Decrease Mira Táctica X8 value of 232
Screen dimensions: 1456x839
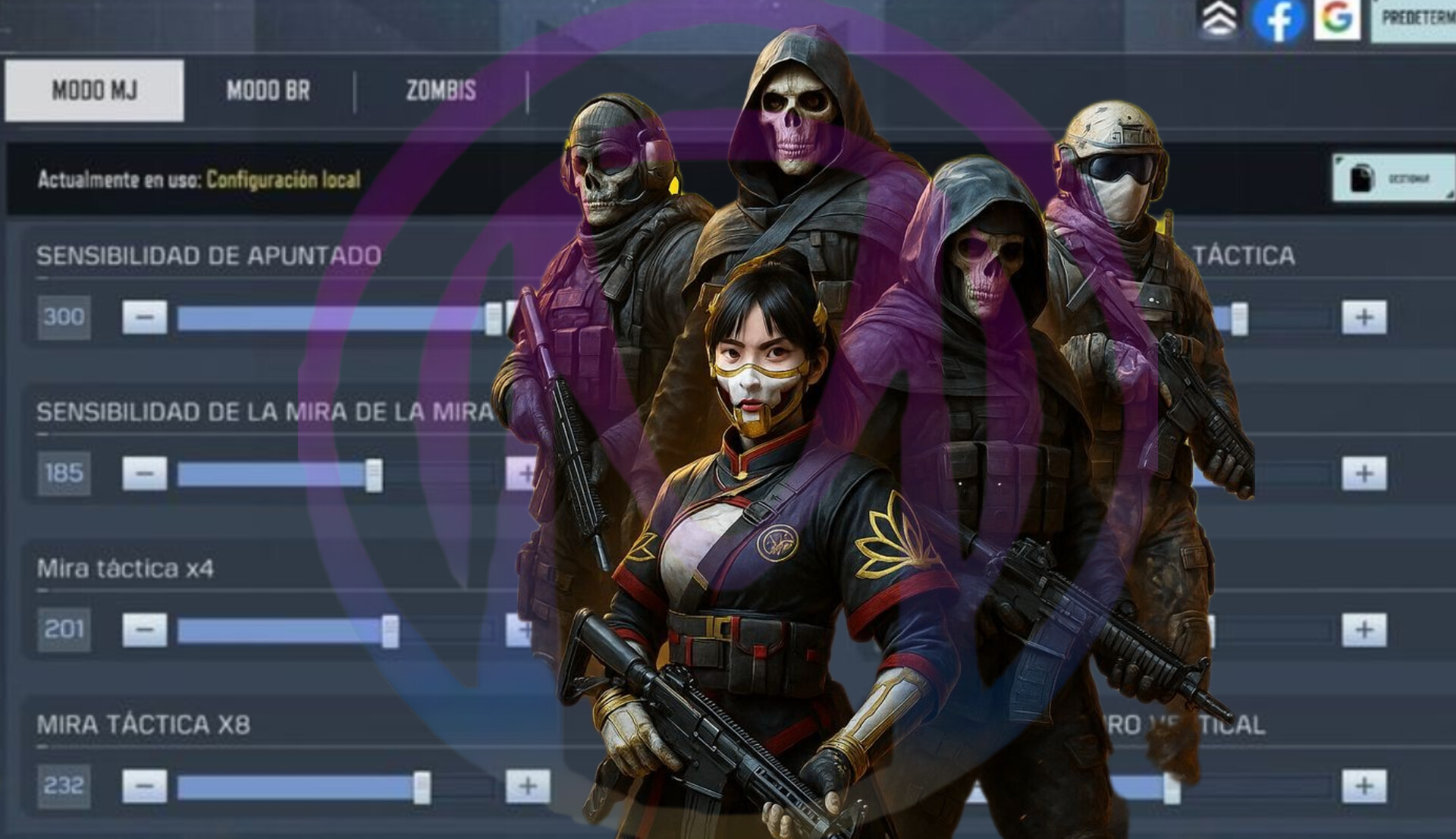[x=145, y=786]
